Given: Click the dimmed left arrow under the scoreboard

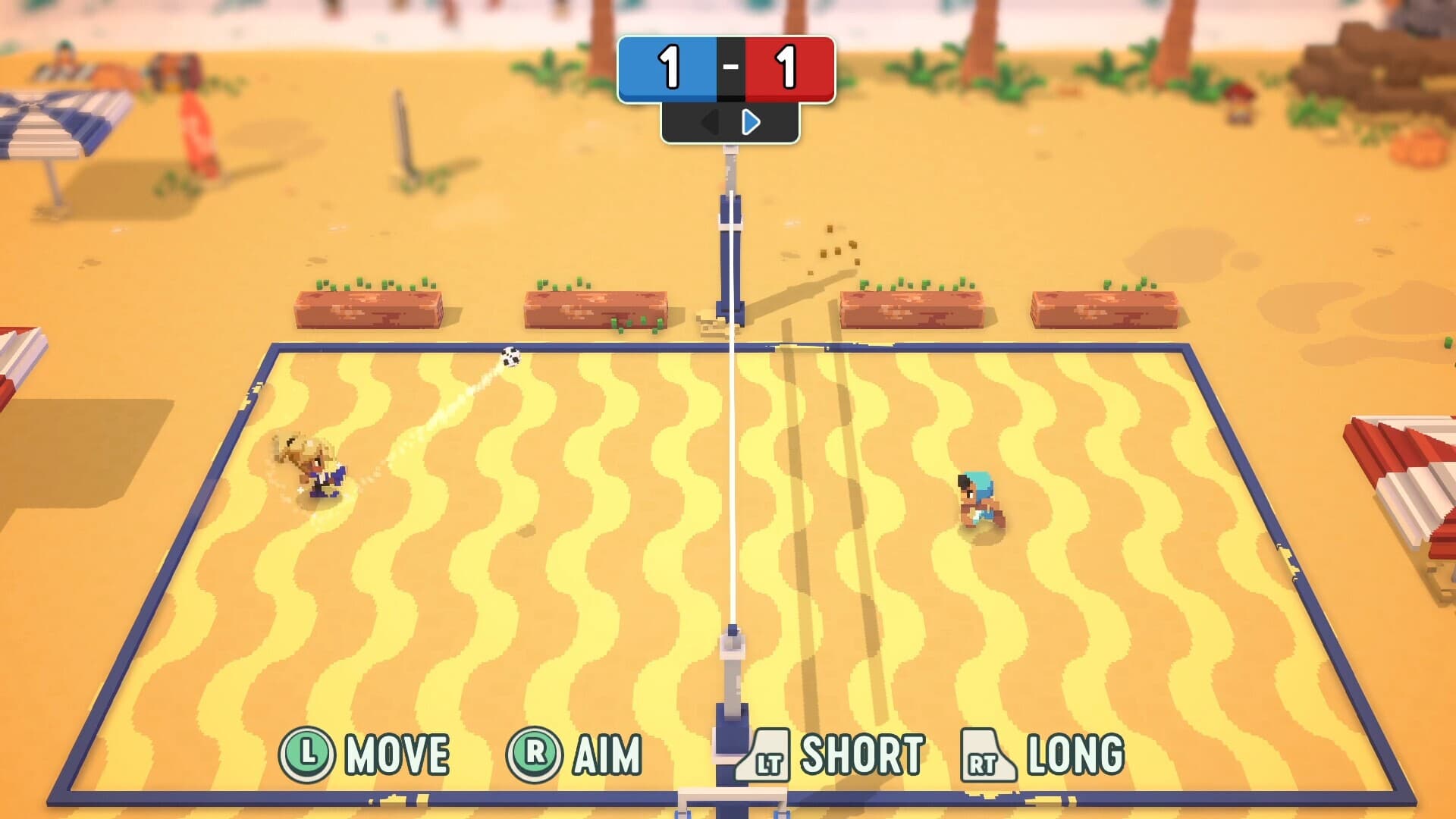Looking at the screenshot, I should tap(709, 123).
